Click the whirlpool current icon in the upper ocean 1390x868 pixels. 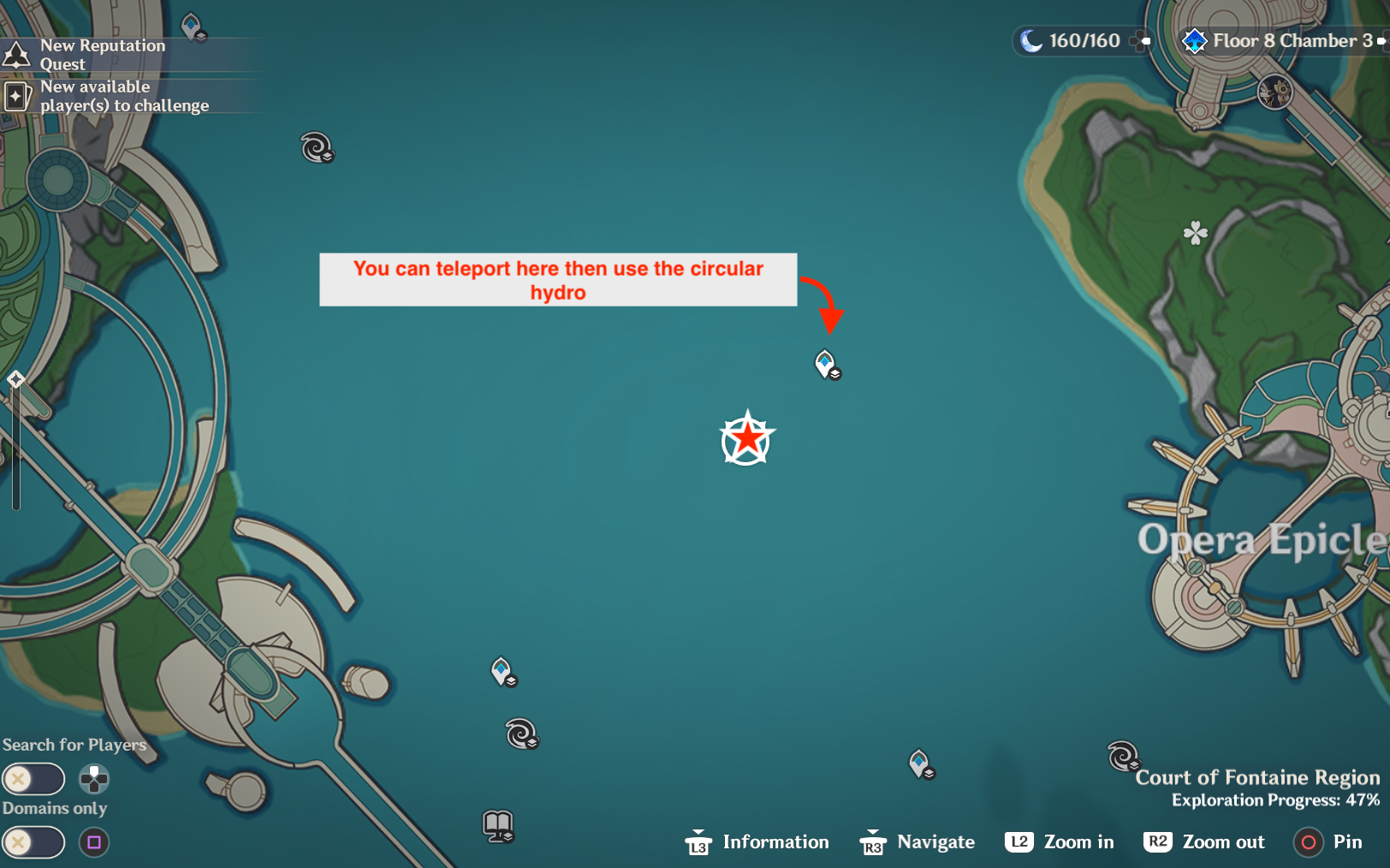click(316, 147)
